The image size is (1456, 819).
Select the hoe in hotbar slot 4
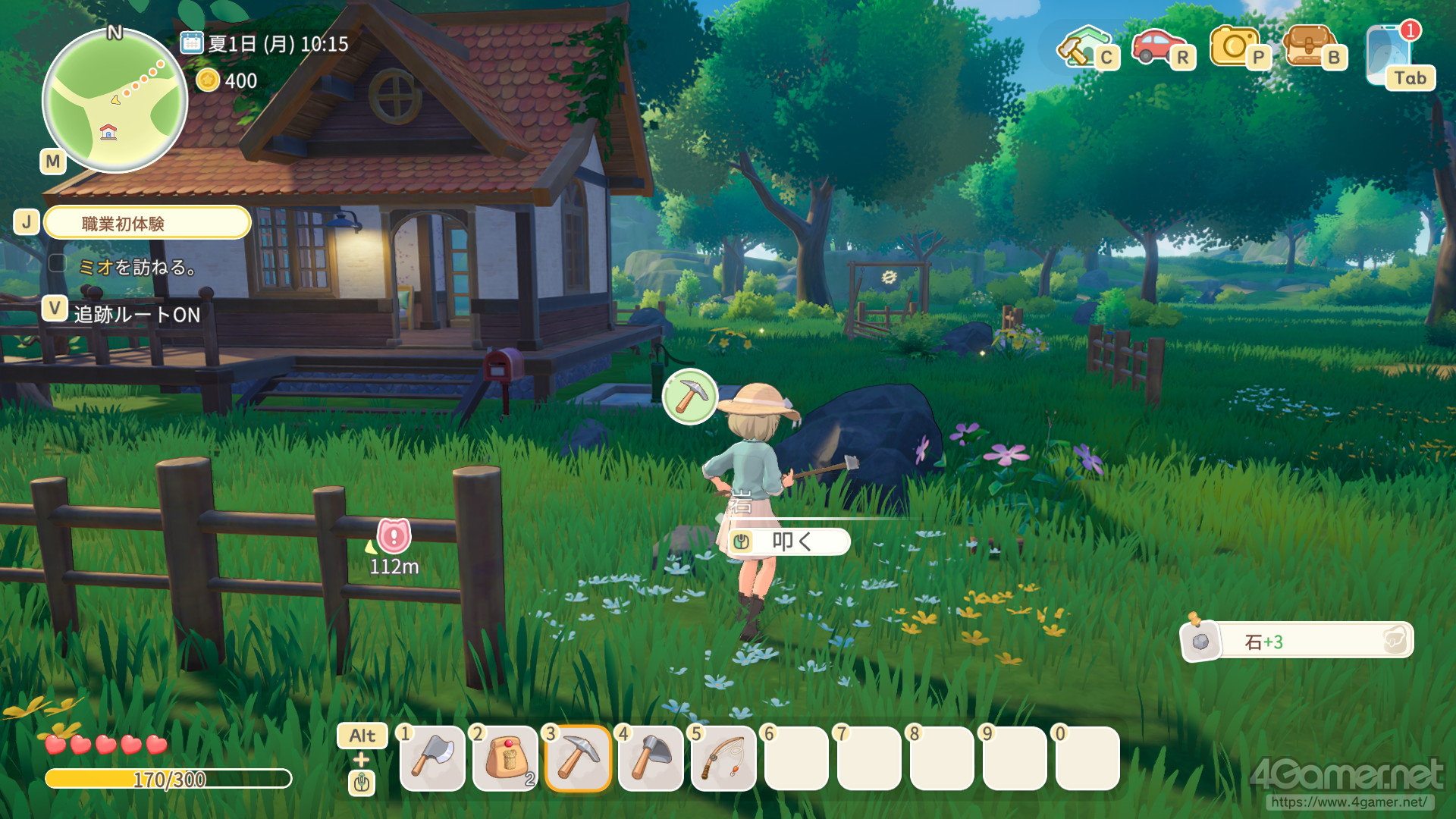pyautogui.click(x=651, y=758)
